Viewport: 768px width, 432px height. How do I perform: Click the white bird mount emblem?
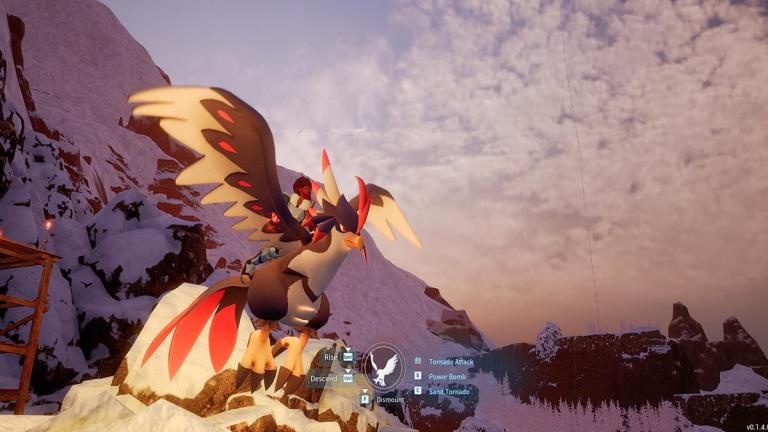(383, 366)
